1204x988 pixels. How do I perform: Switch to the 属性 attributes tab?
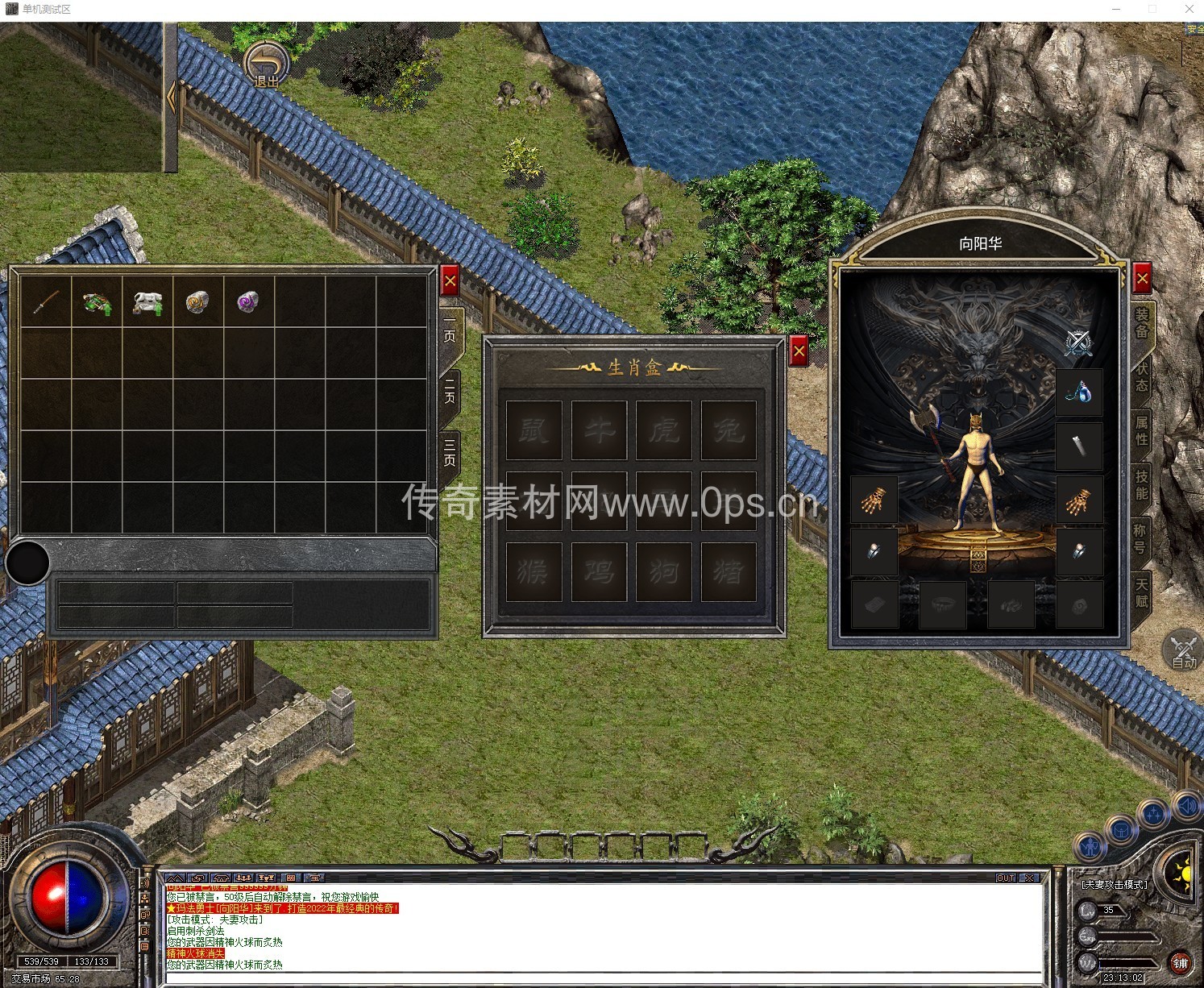pos(1141,430)
